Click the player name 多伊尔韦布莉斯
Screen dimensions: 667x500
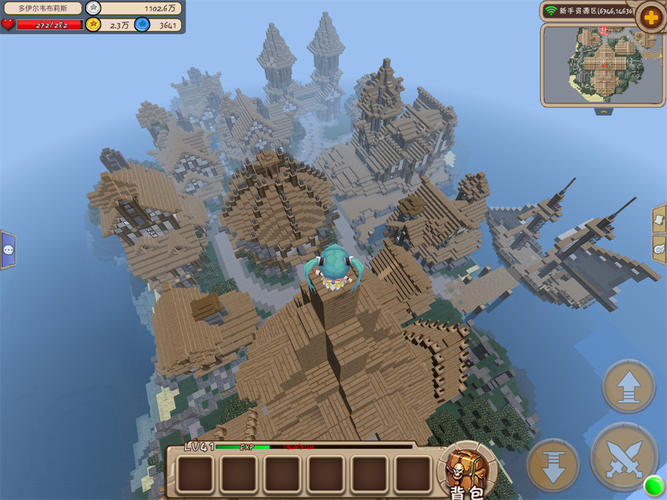pyautogui.click(x=43, y=8)
